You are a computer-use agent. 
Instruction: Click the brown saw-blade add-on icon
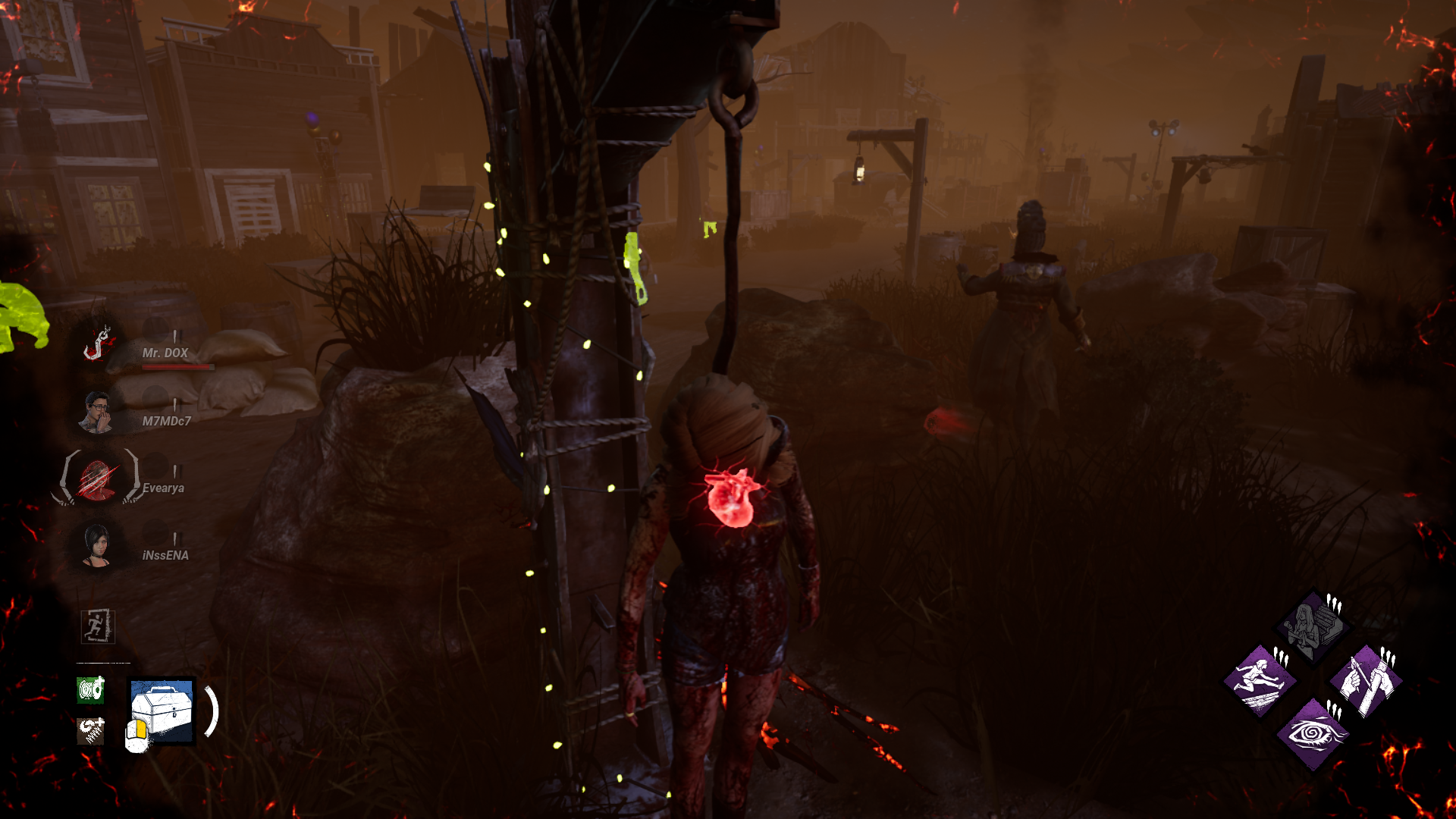tap(90, 730)
